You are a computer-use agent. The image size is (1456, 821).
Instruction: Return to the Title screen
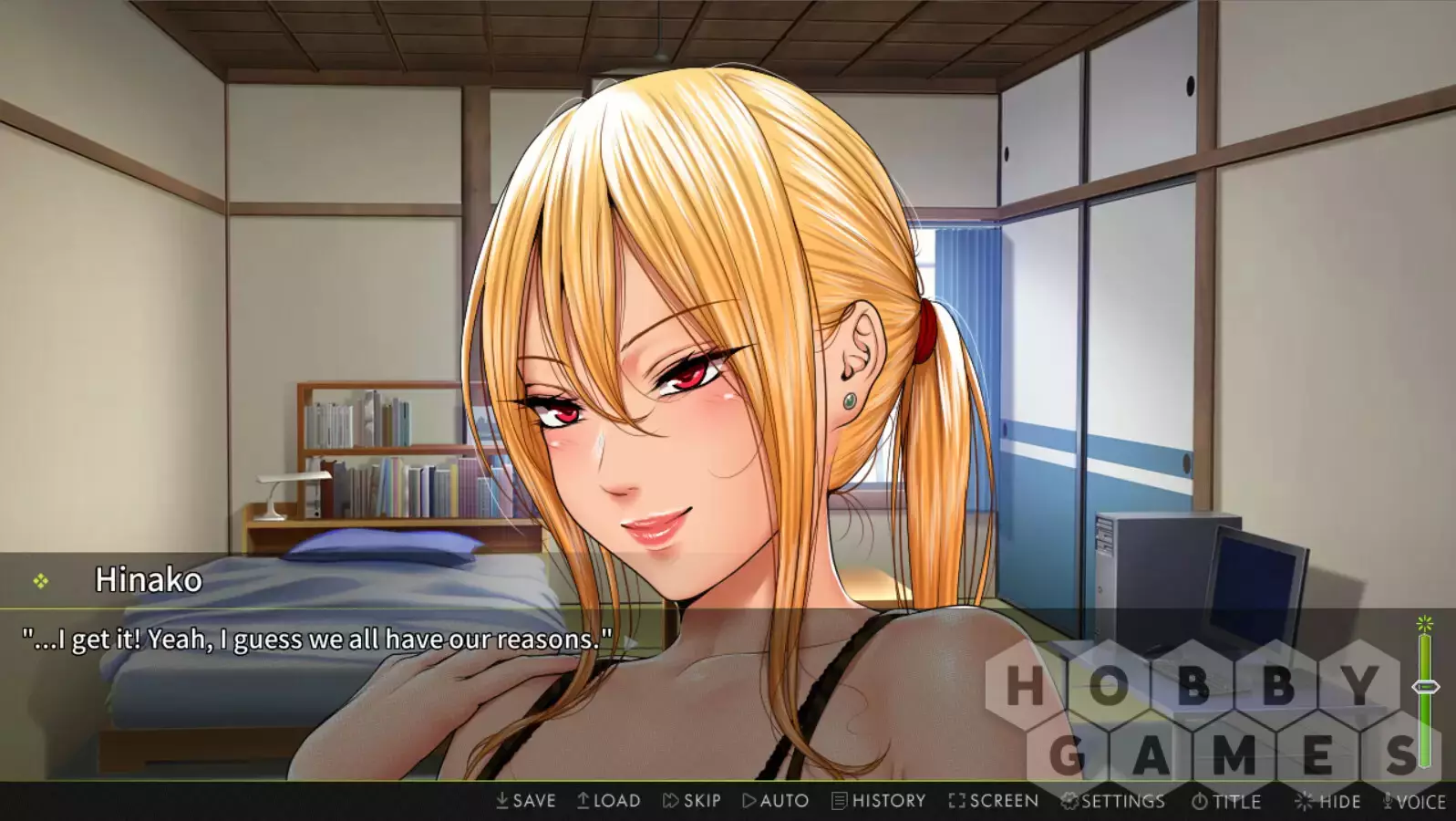(1226, 802)
